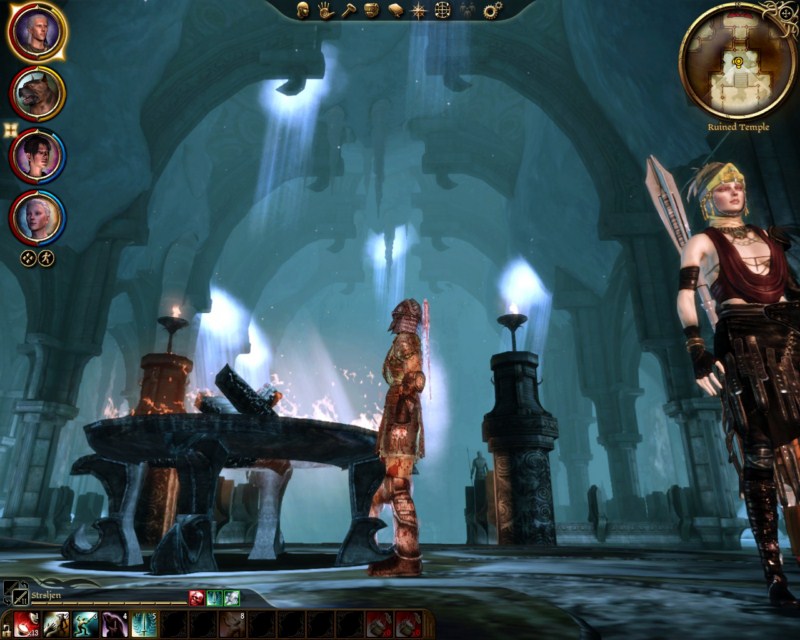800x640 pixels.
Task: Open the inventory chest icon
Action: coord(371,10)
